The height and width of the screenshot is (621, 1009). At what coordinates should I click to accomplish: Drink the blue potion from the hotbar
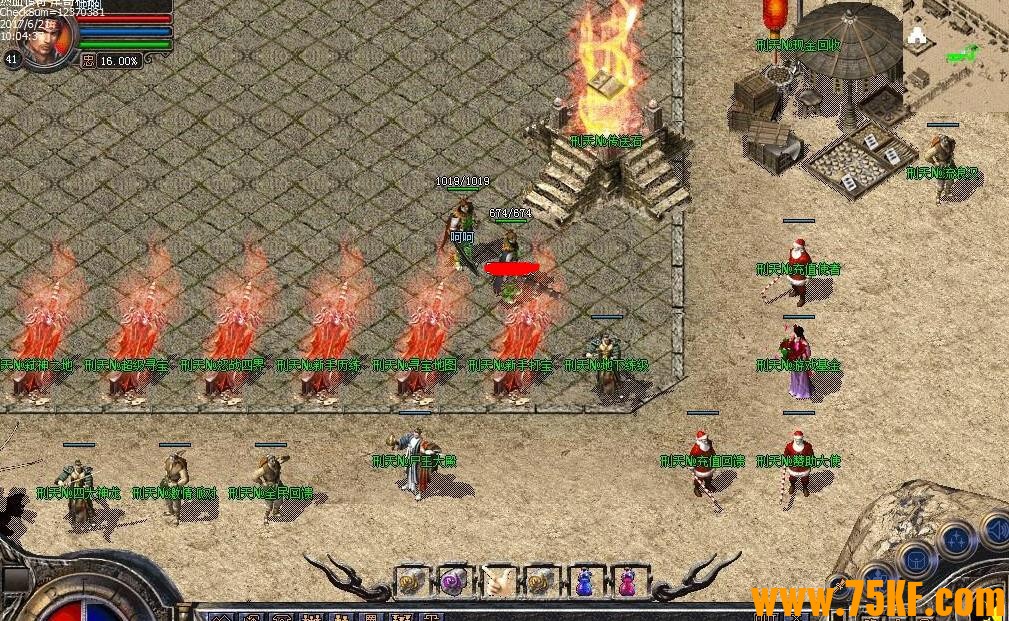tap(583, 581)
